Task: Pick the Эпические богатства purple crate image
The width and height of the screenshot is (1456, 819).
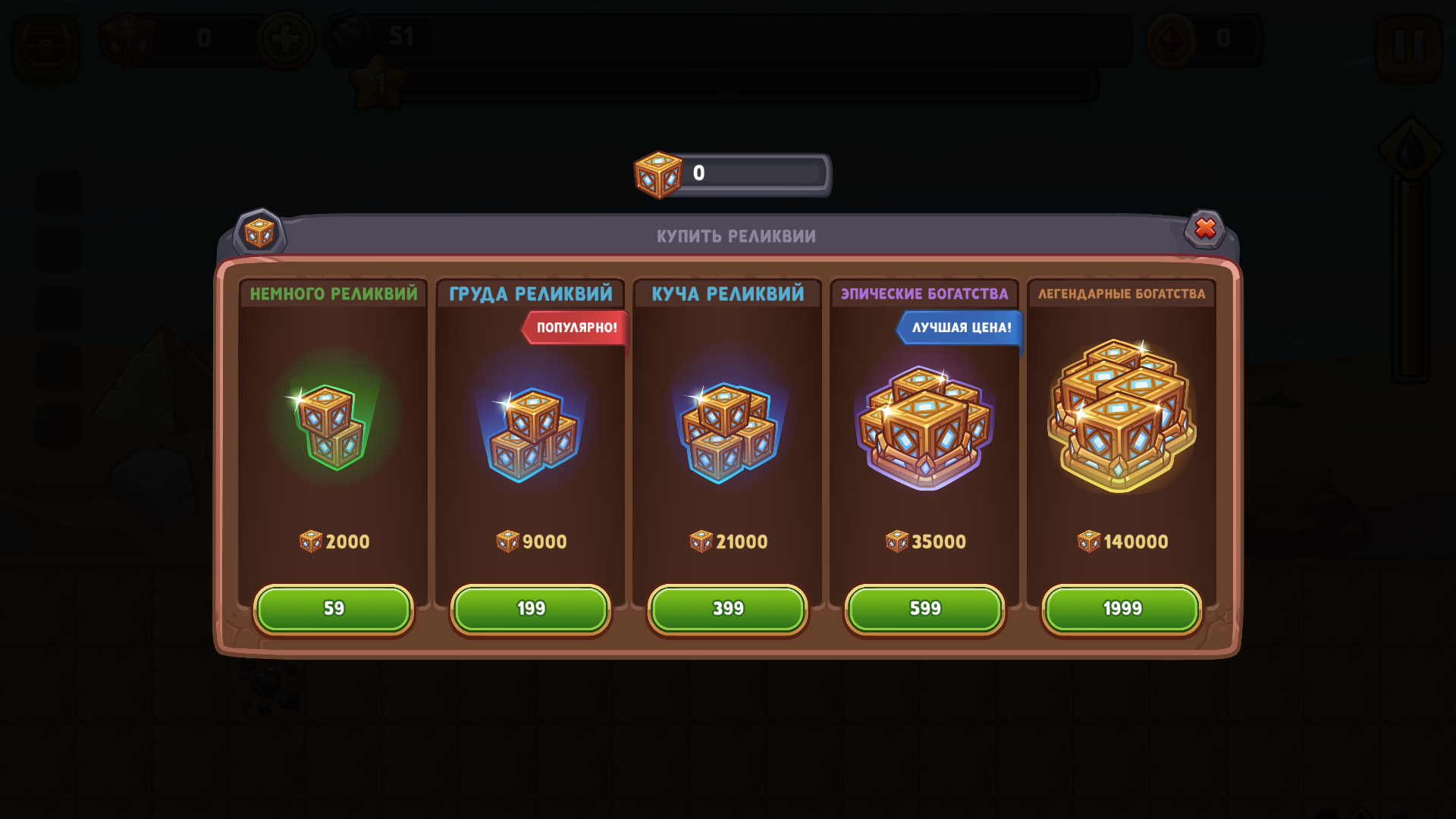Action: click(x=924, y=428)
